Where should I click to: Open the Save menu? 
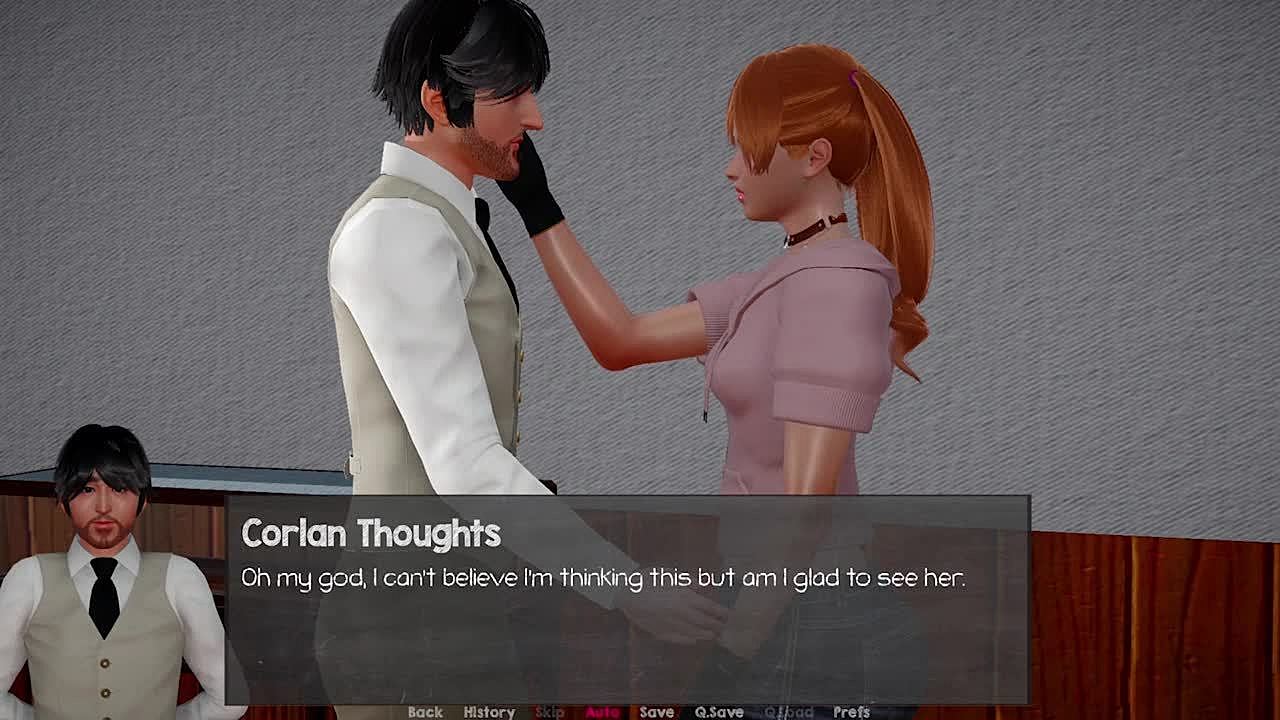[656, 712]
